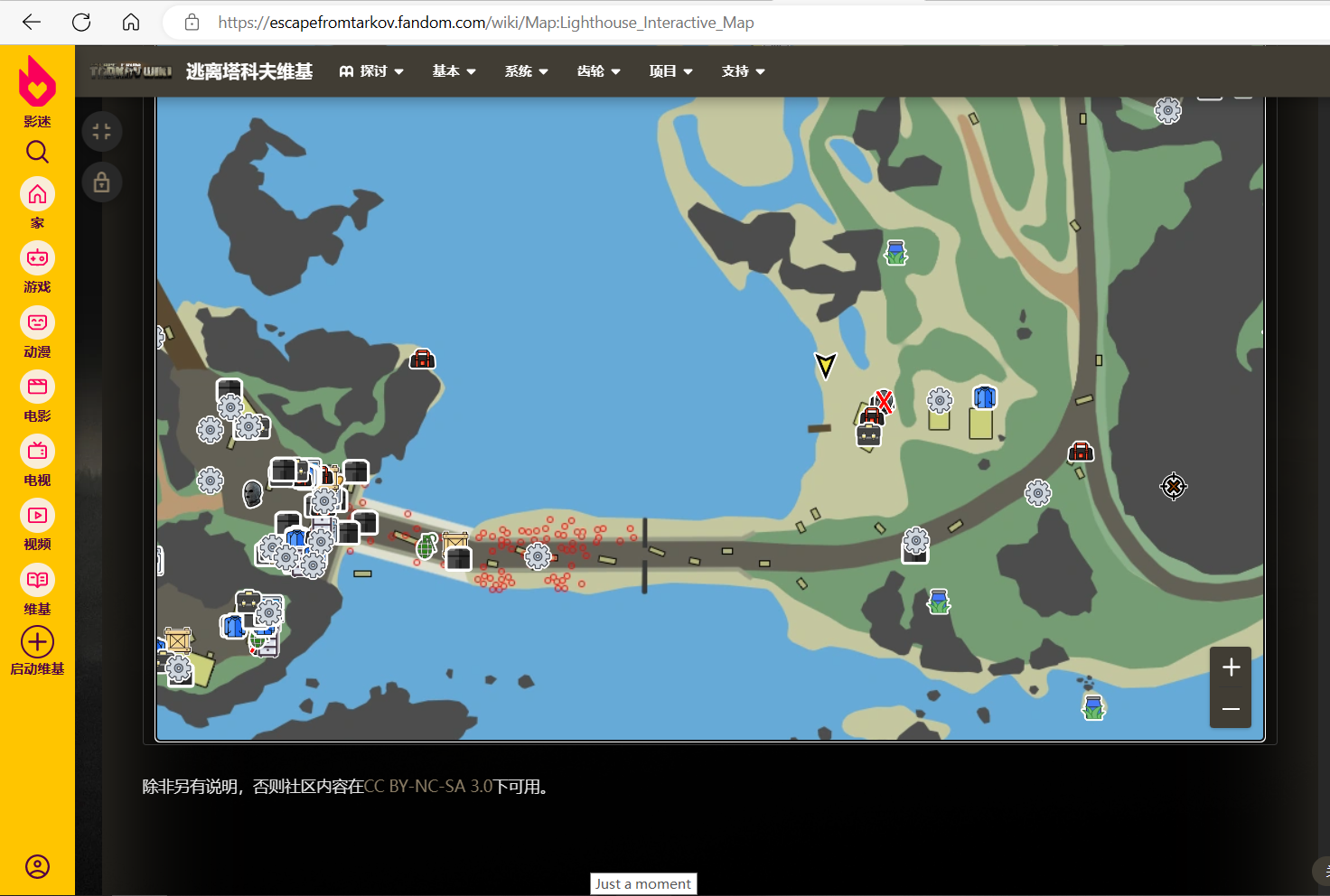Open the sidebar search

point(37,152)
